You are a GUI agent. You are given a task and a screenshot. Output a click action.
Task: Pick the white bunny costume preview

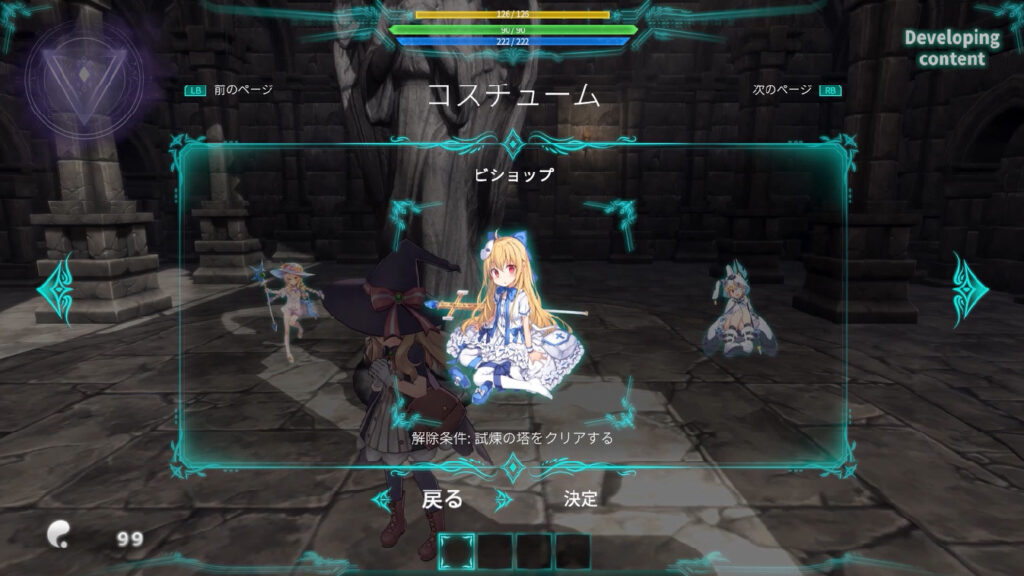[735, 309]
